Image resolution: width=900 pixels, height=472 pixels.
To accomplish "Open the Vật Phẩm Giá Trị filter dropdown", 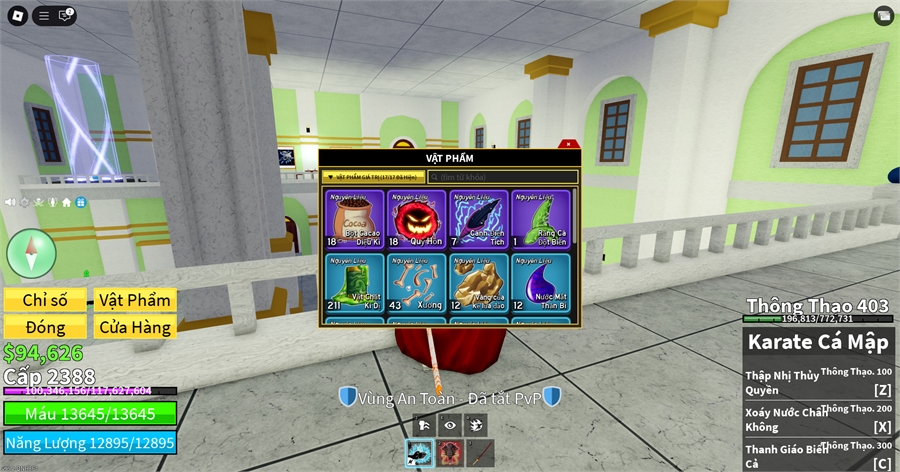I will (374, 176).
